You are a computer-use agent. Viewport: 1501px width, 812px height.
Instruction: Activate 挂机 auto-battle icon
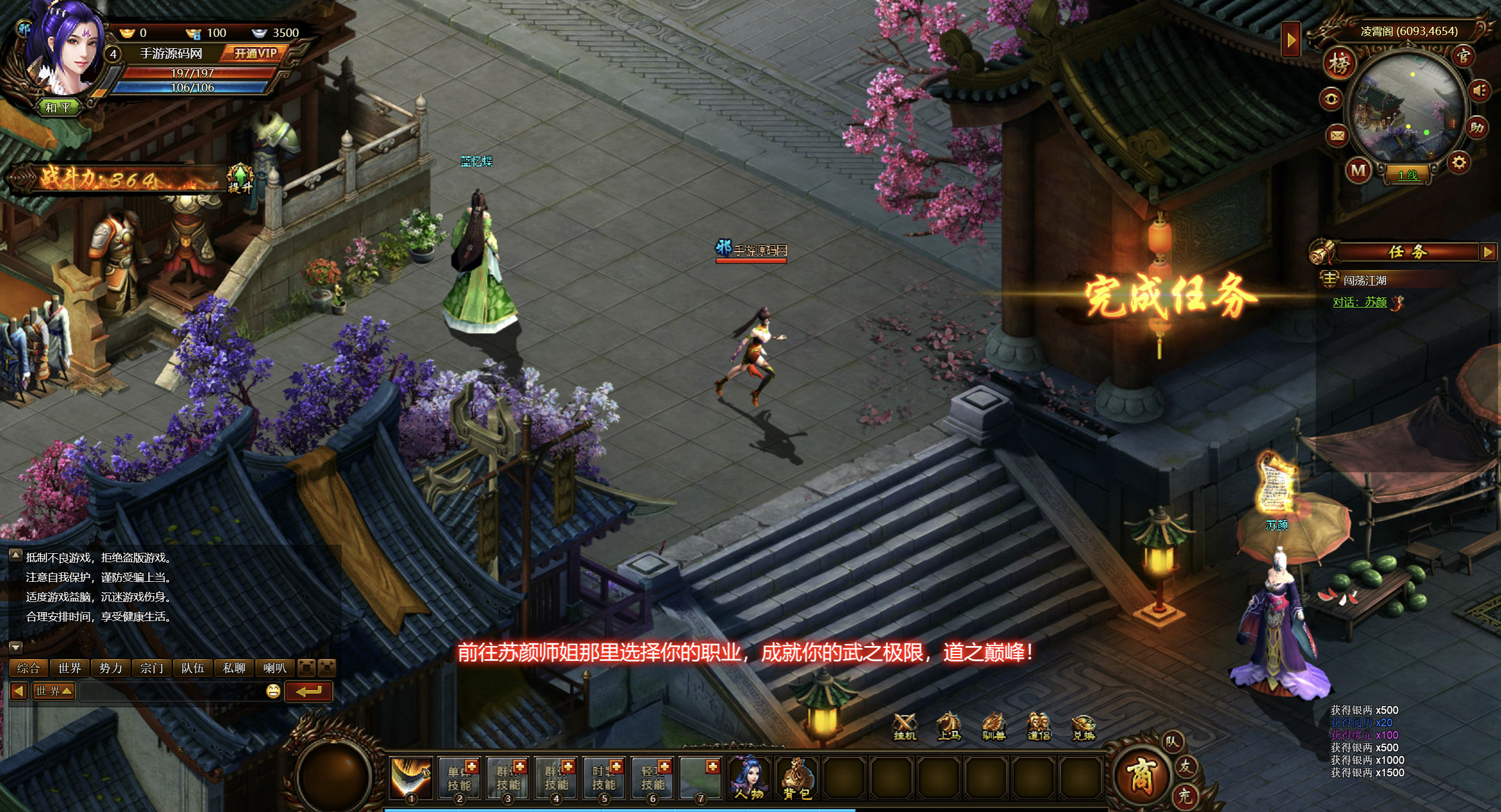(905, 726)
